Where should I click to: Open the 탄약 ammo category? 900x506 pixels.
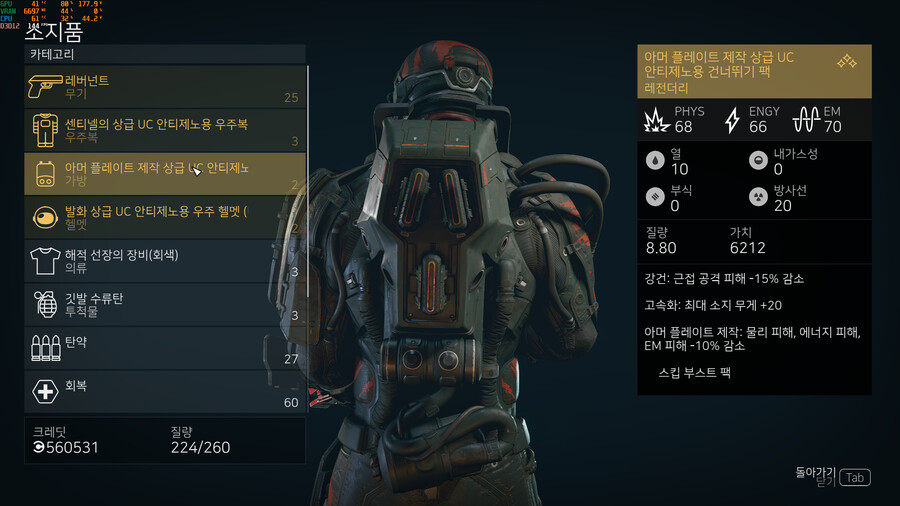pyautogui.click(x=165, y=348)
